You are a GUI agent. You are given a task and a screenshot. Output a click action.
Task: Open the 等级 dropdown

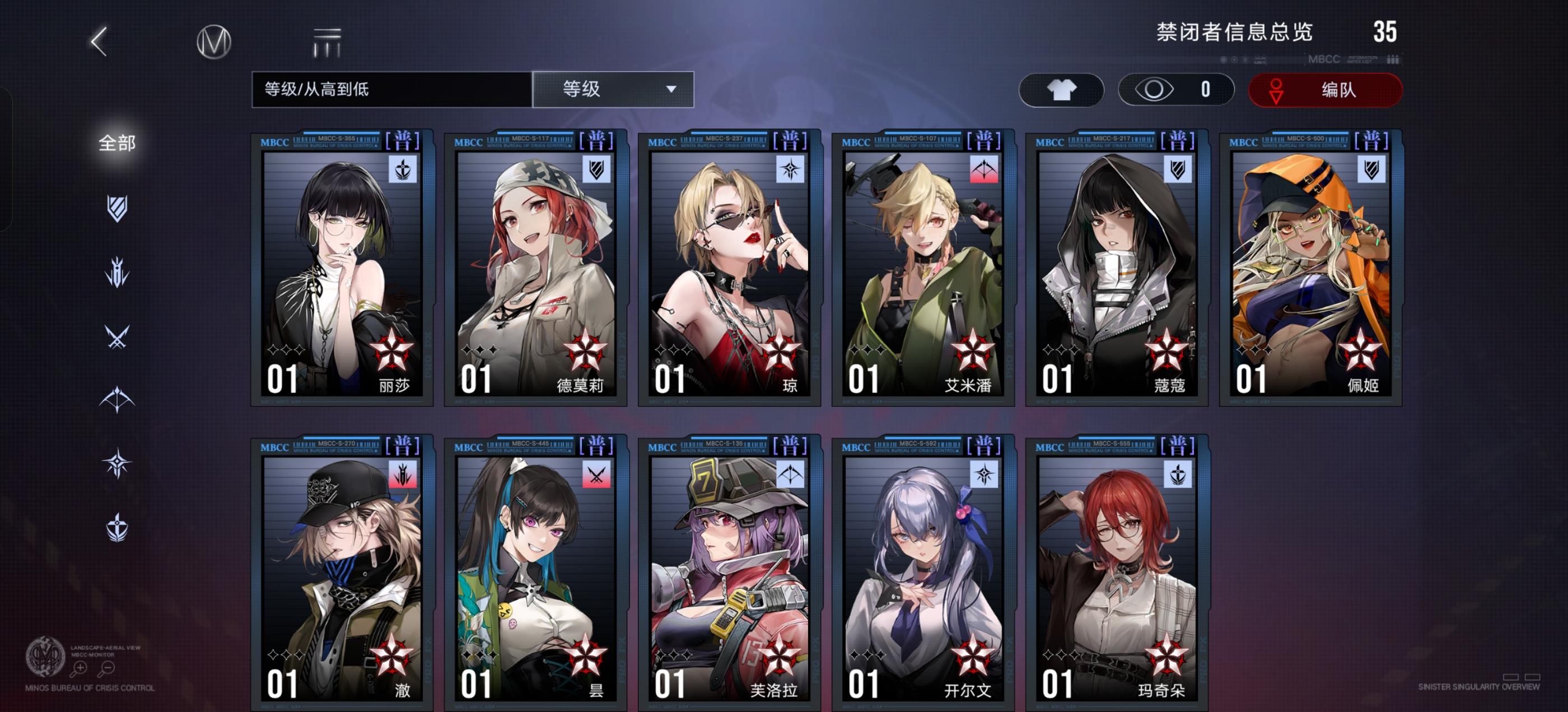tap(613, 89)
